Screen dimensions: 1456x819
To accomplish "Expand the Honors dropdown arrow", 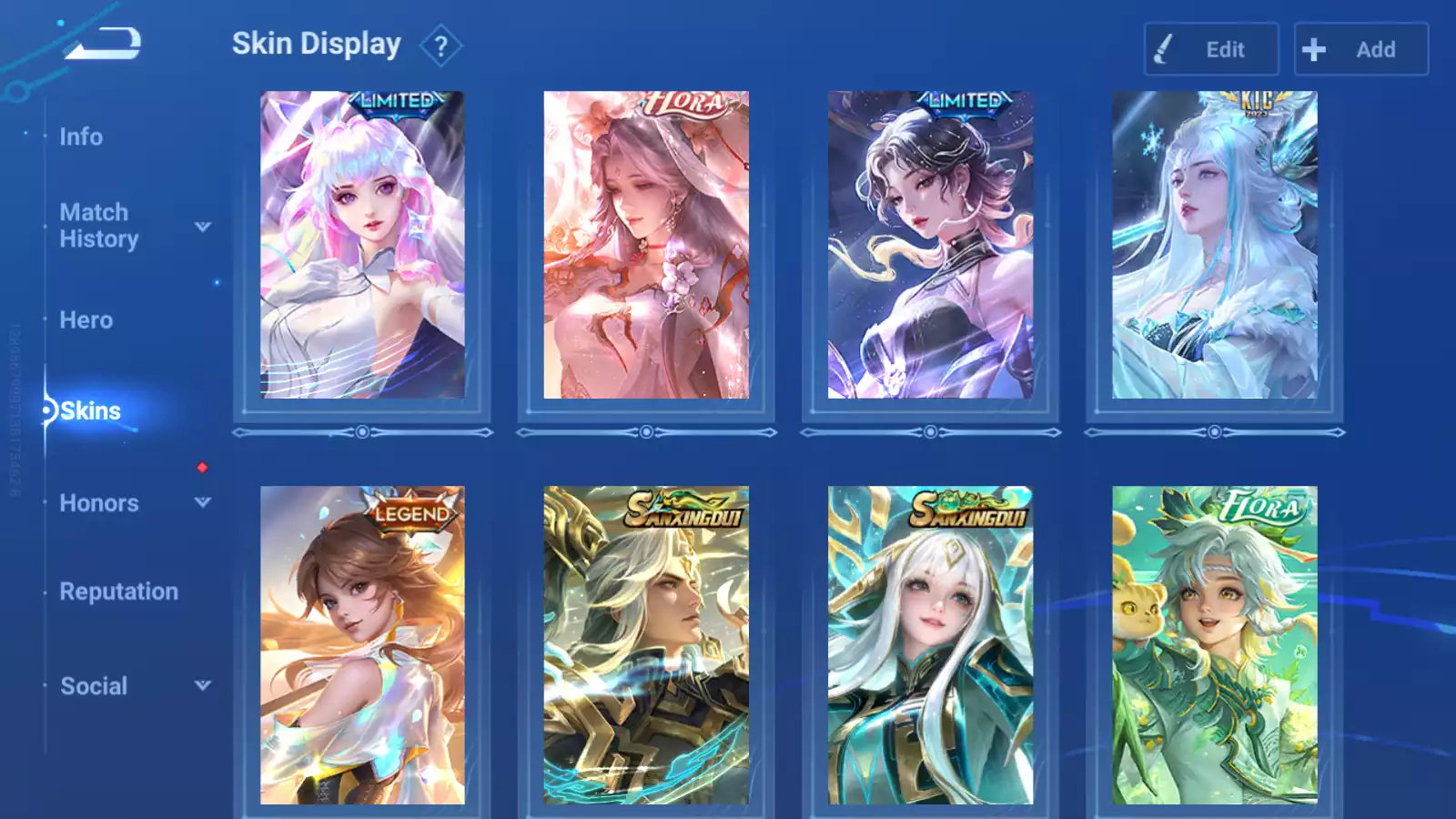I will (x=203, y=502).
